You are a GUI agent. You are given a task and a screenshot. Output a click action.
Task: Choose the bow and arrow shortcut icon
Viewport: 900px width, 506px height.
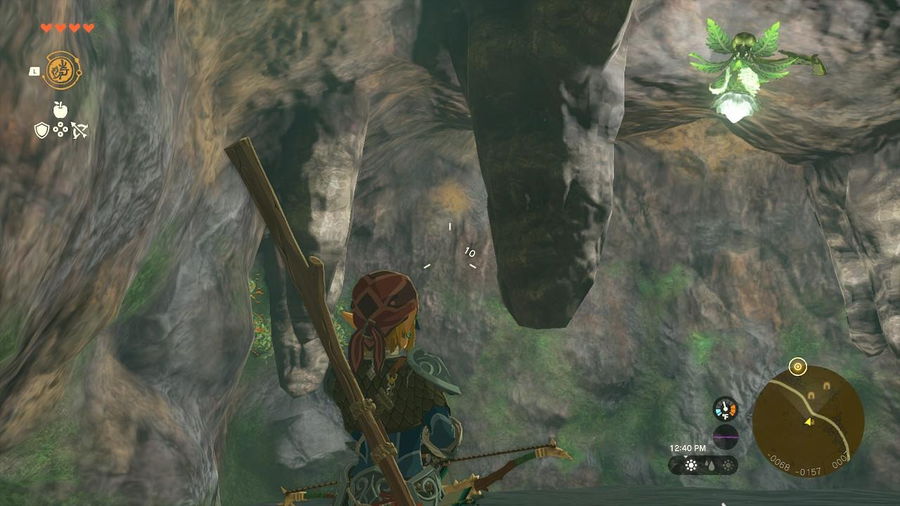click(x=80, y=130)
